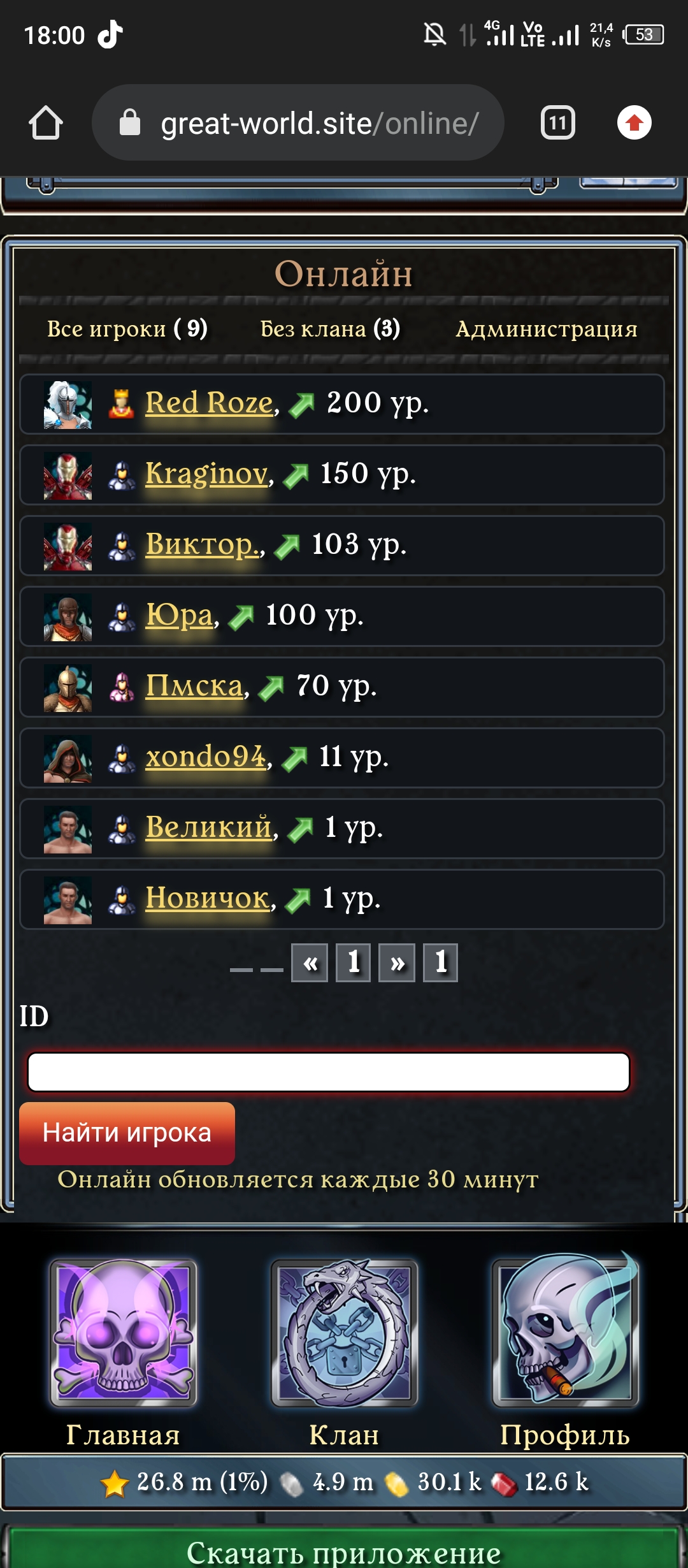Select player Виктор. from the list
Image resolution: width=688 pixels, height=1568 pixels.
click(203, 544)
